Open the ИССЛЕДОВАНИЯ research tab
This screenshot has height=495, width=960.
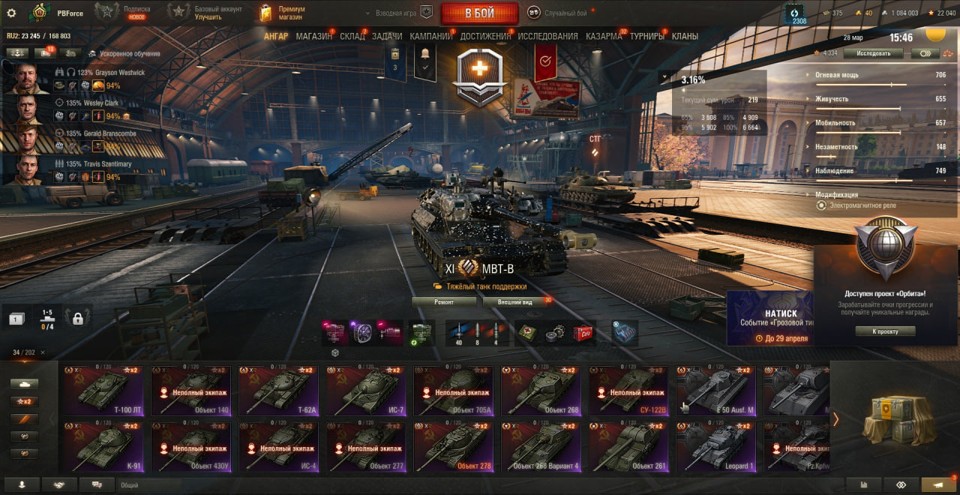[548, 36]
